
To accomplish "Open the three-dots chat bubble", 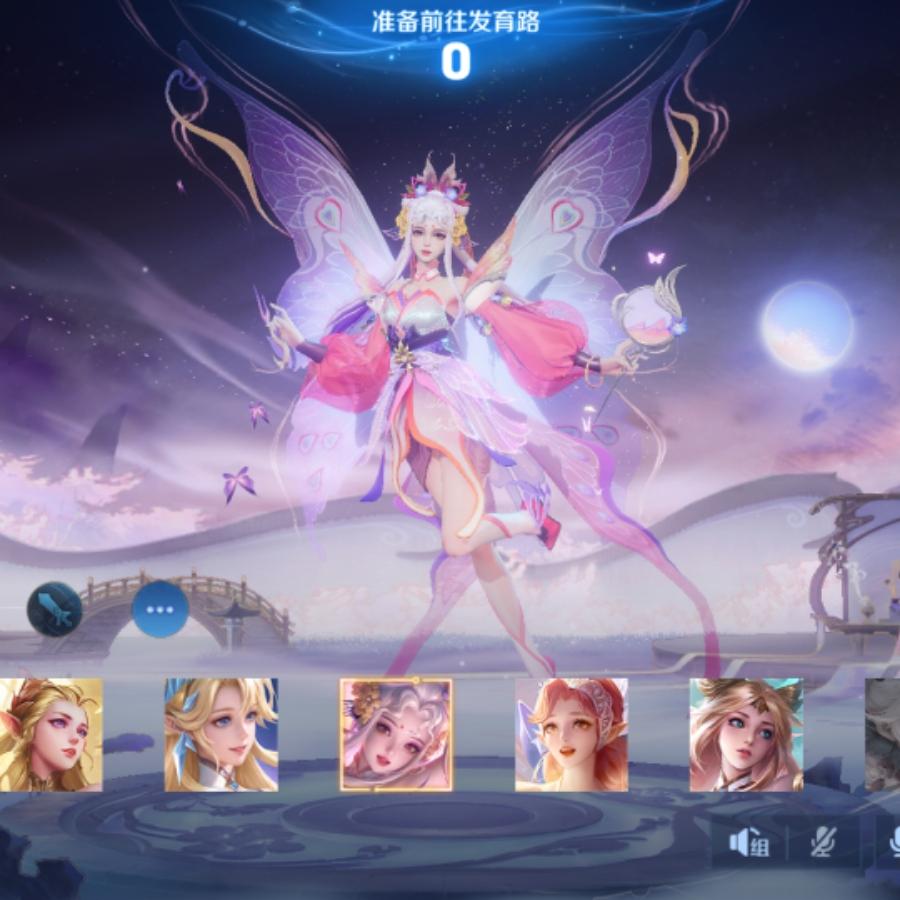I will (161, 609).
